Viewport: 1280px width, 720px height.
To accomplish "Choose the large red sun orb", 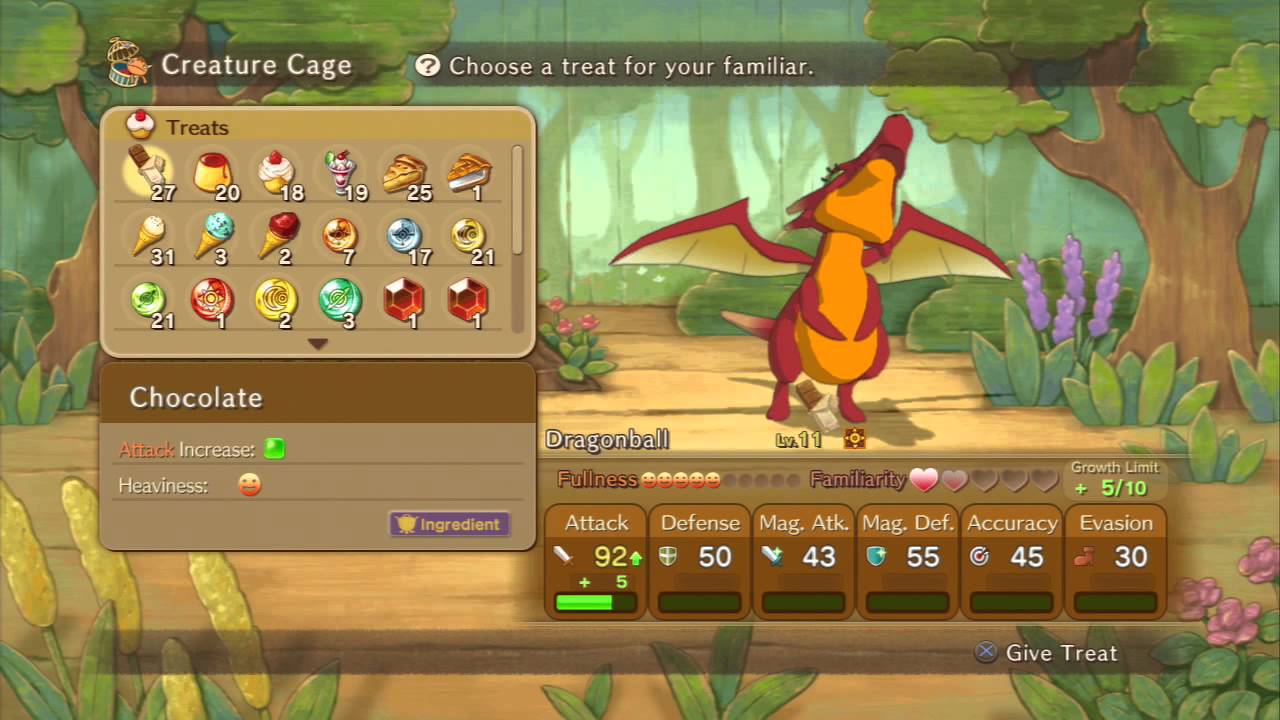I will click(212, 299).
